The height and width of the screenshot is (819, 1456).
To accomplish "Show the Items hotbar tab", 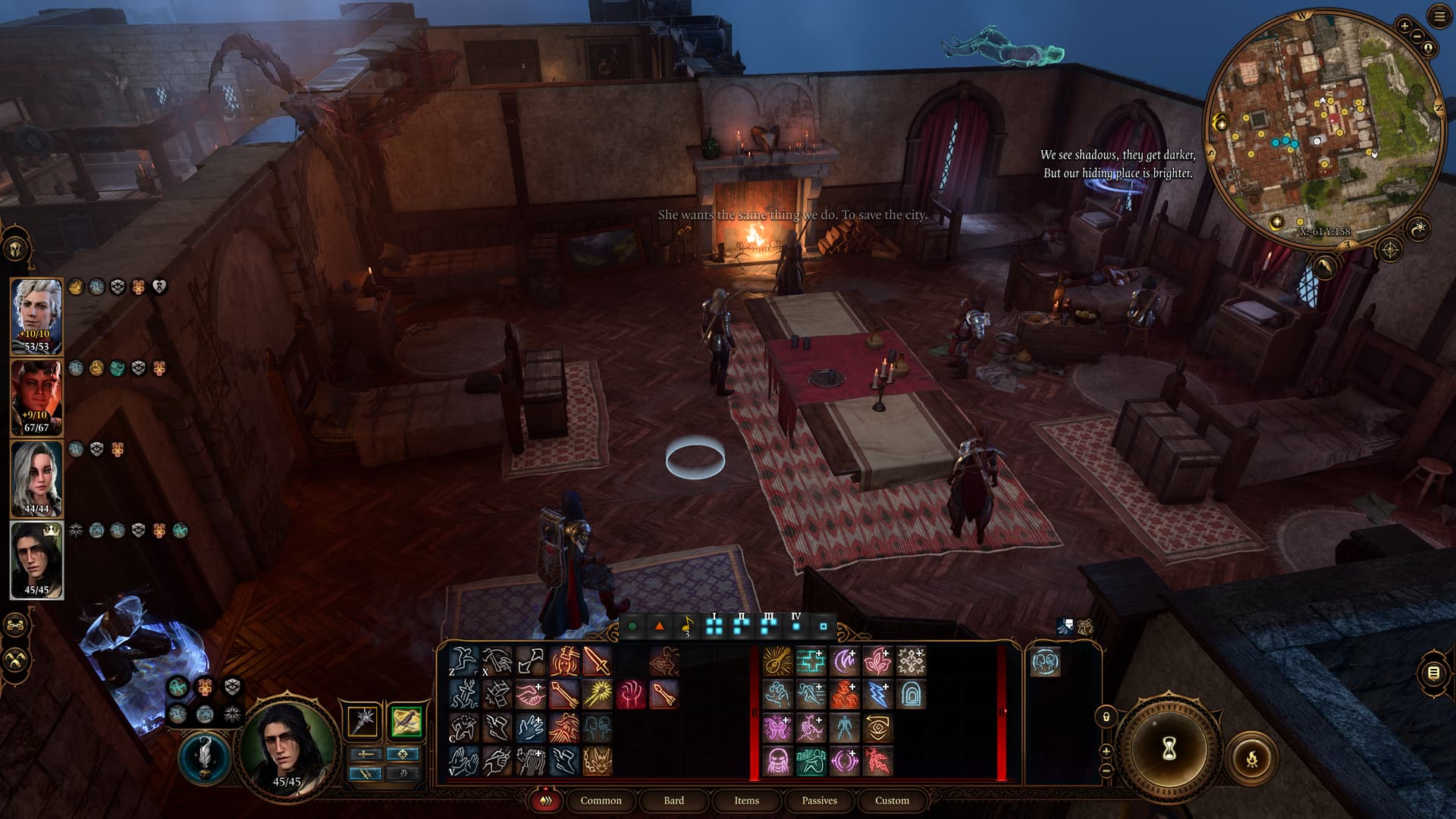I will (746, 800).
